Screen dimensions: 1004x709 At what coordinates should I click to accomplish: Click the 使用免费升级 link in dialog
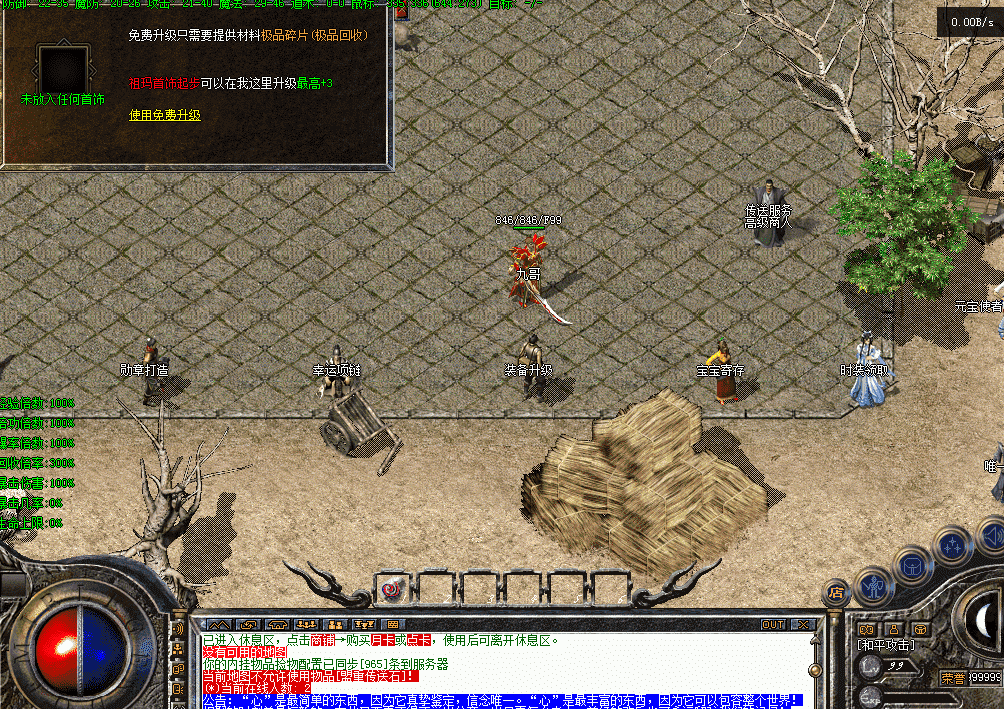164,115
